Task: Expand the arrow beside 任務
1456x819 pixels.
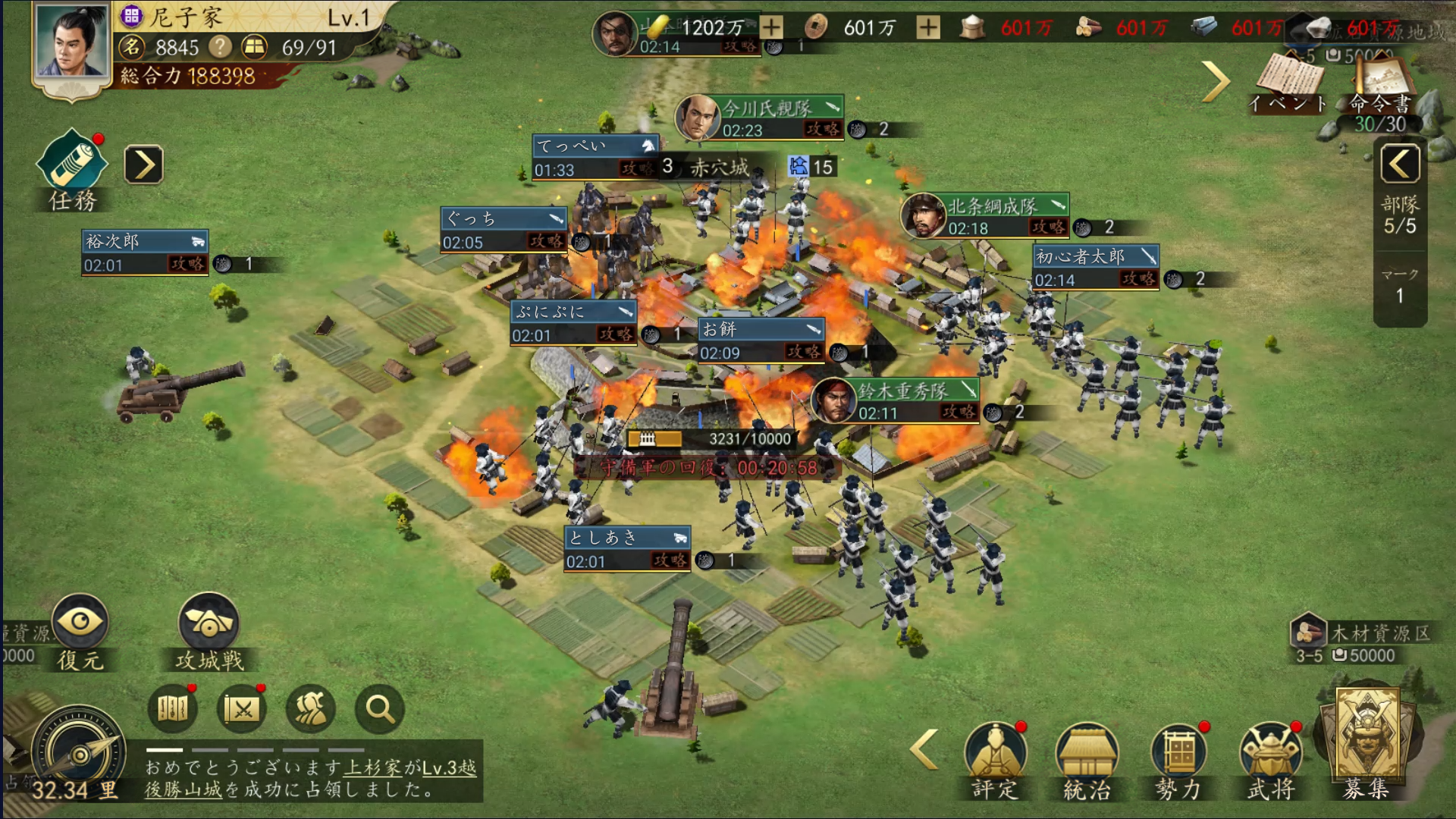Action: click(x=143, y=165)
